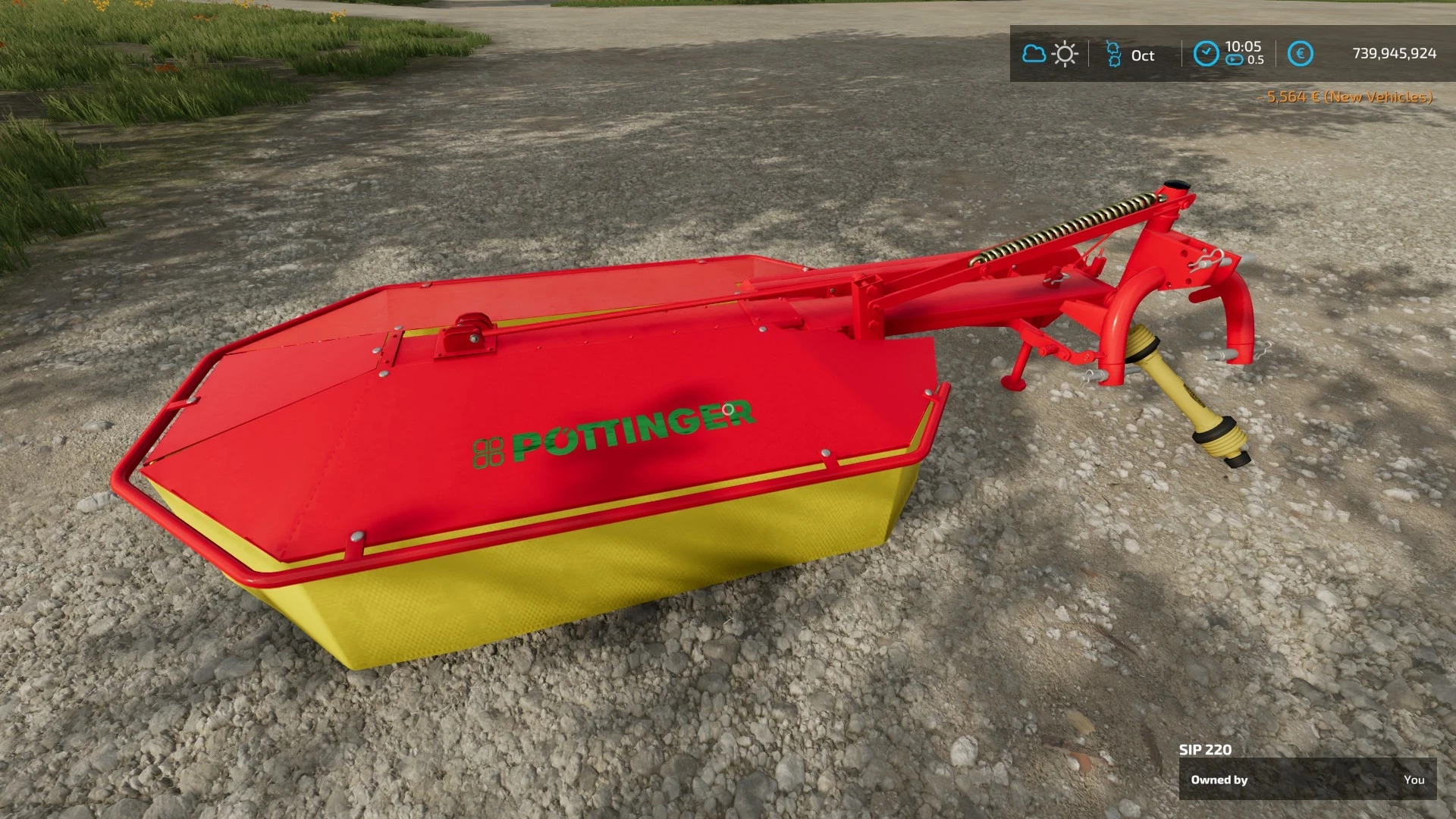Image resolution: width=1456 pixels, height=819 pixels.
Task: Click the green Pöttinger clover logo
Action: coord(489,451)
